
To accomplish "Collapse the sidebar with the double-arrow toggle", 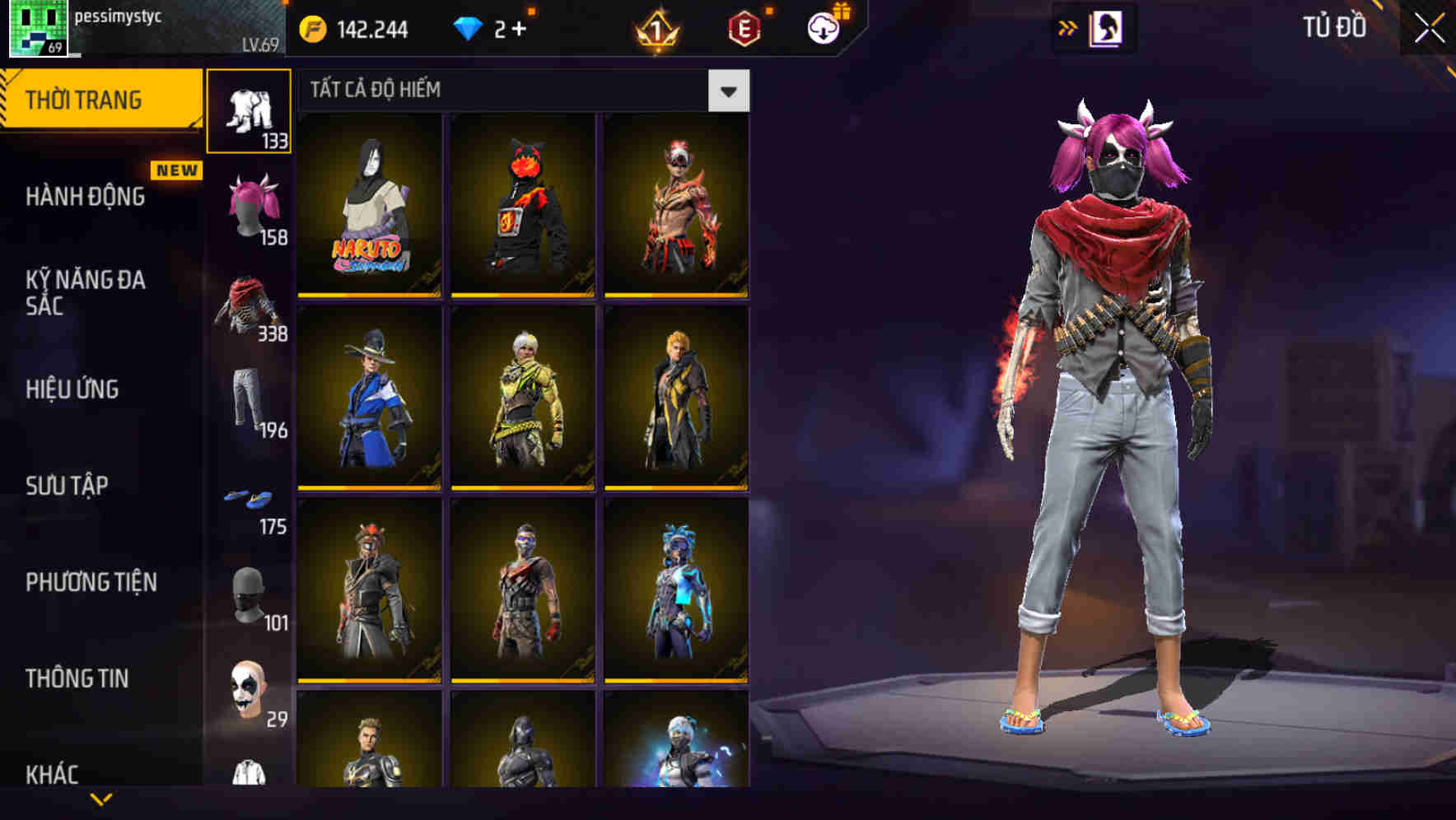I will [x=1067, y=27].
